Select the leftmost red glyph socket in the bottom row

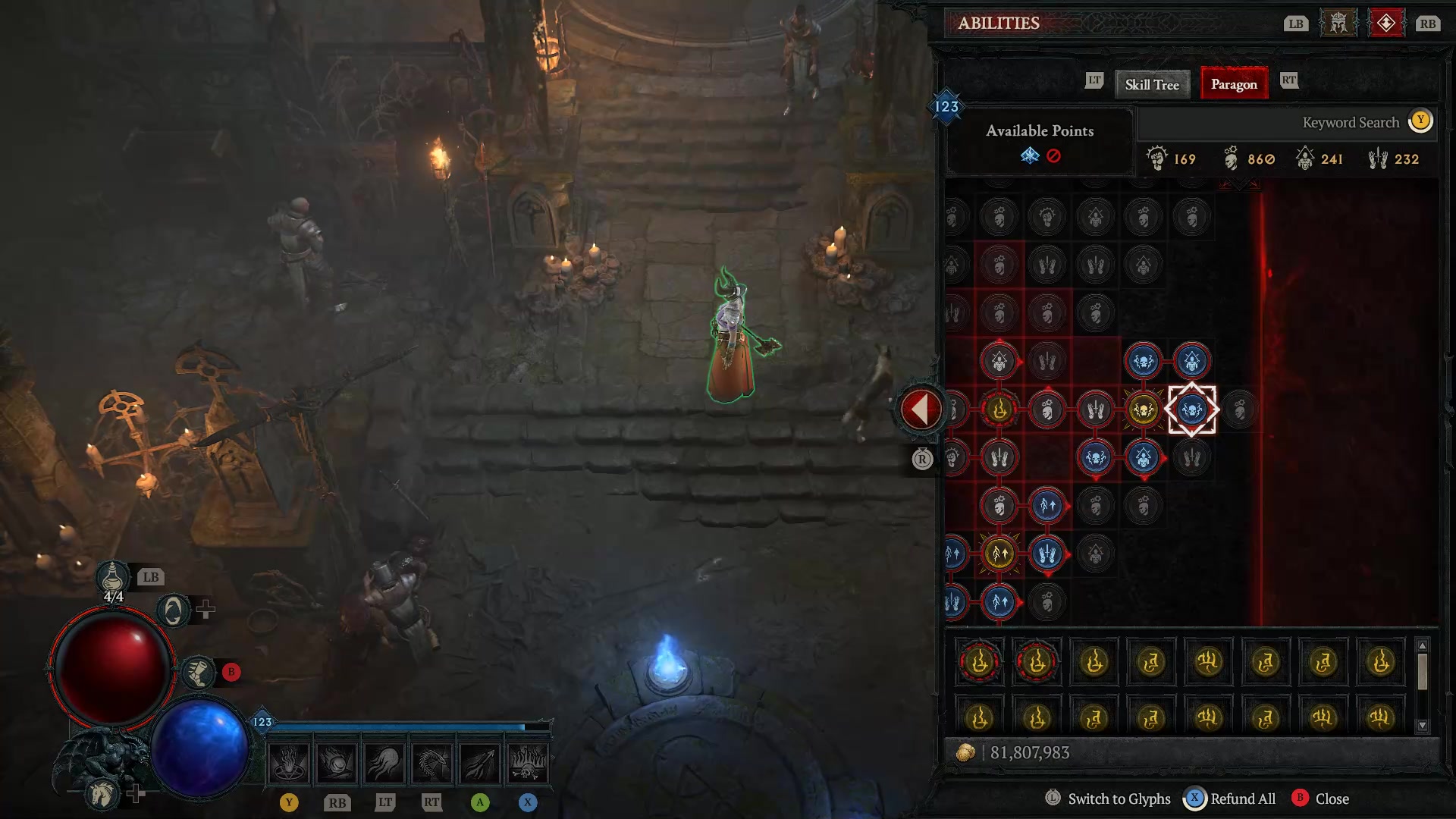(x=978, y=661)
